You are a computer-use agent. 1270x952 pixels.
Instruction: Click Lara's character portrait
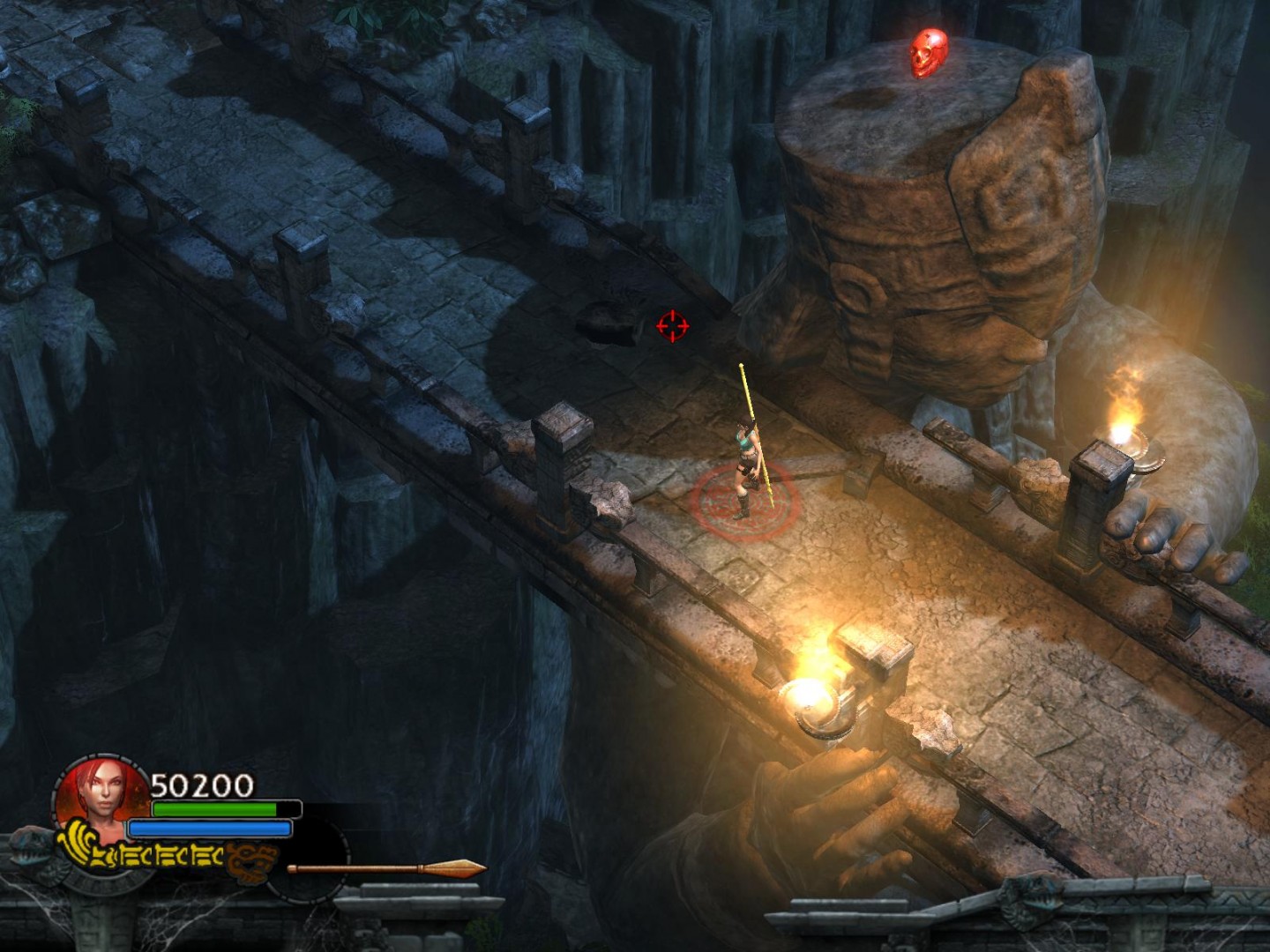(x=102, y=791)
